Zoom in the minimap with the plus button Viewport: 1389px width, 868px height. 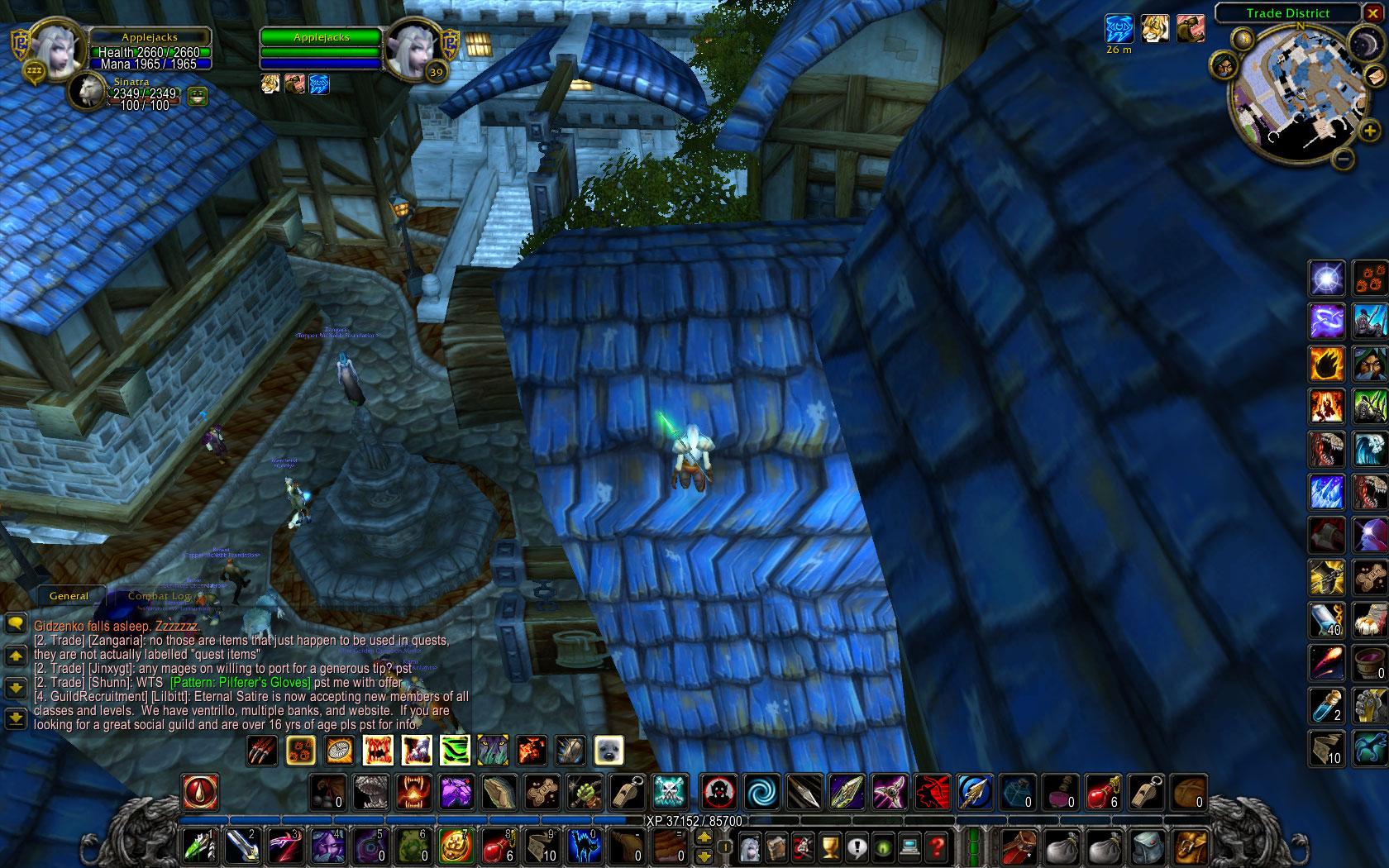[x=1369, y=131]
